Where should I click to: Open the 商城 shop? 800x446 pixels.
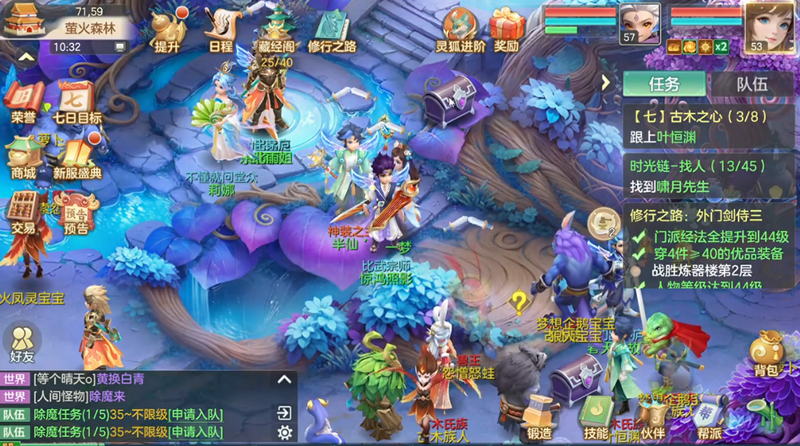coord(23,157)
